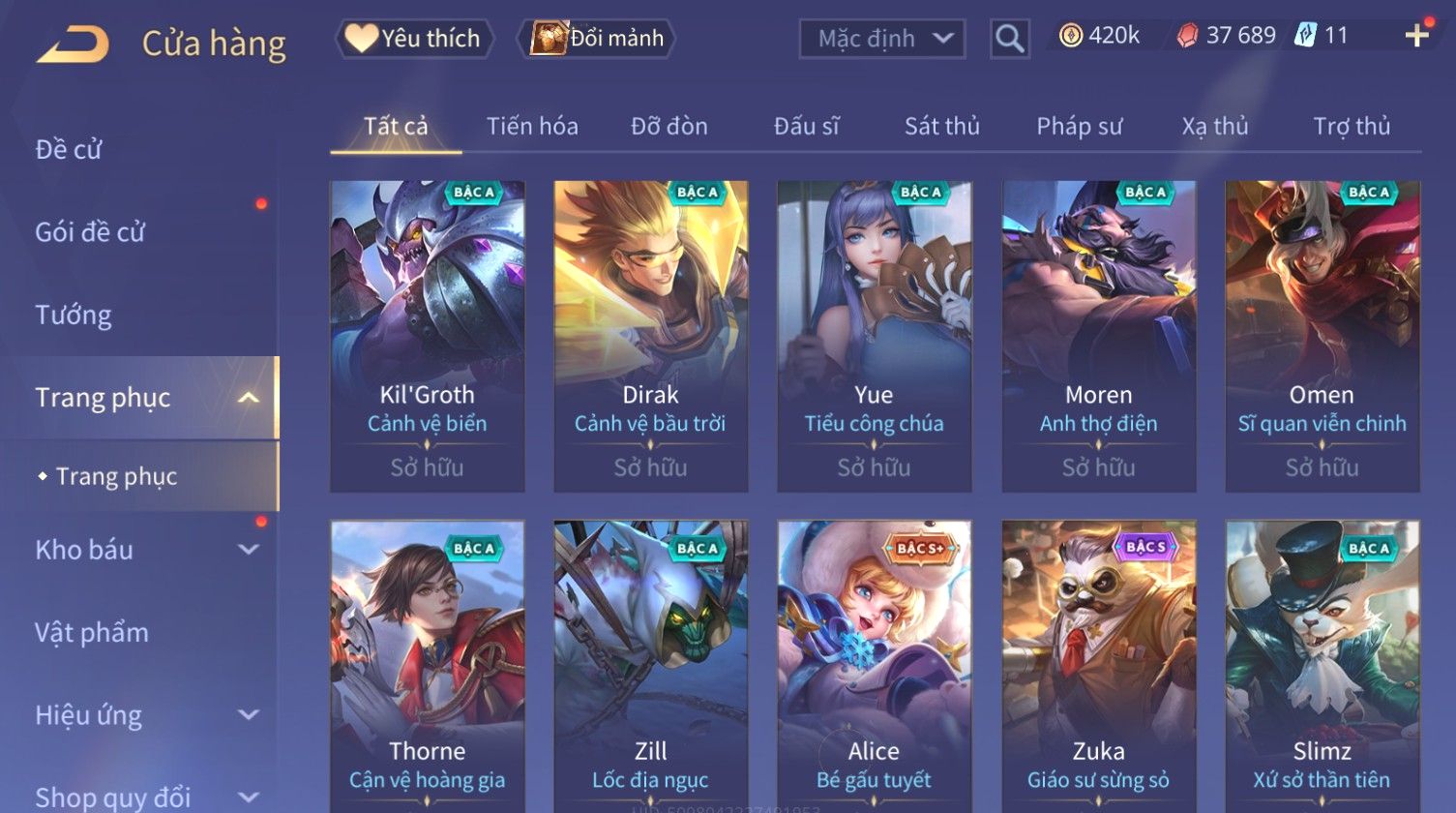Switch to the Tiến hóa tab

[x=532, y=127]
